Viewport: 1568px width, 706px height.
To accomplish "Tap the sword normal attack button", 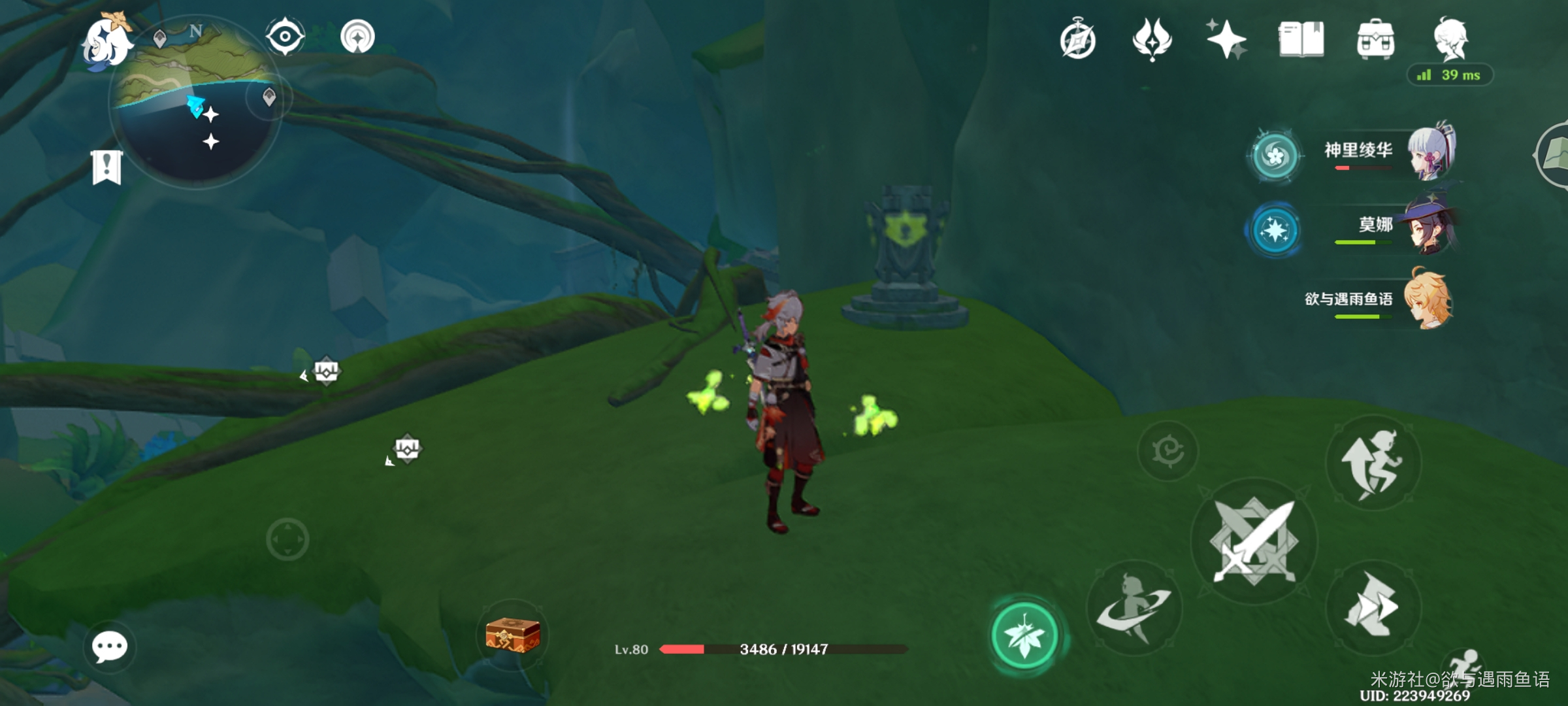I will point(1254,542).
